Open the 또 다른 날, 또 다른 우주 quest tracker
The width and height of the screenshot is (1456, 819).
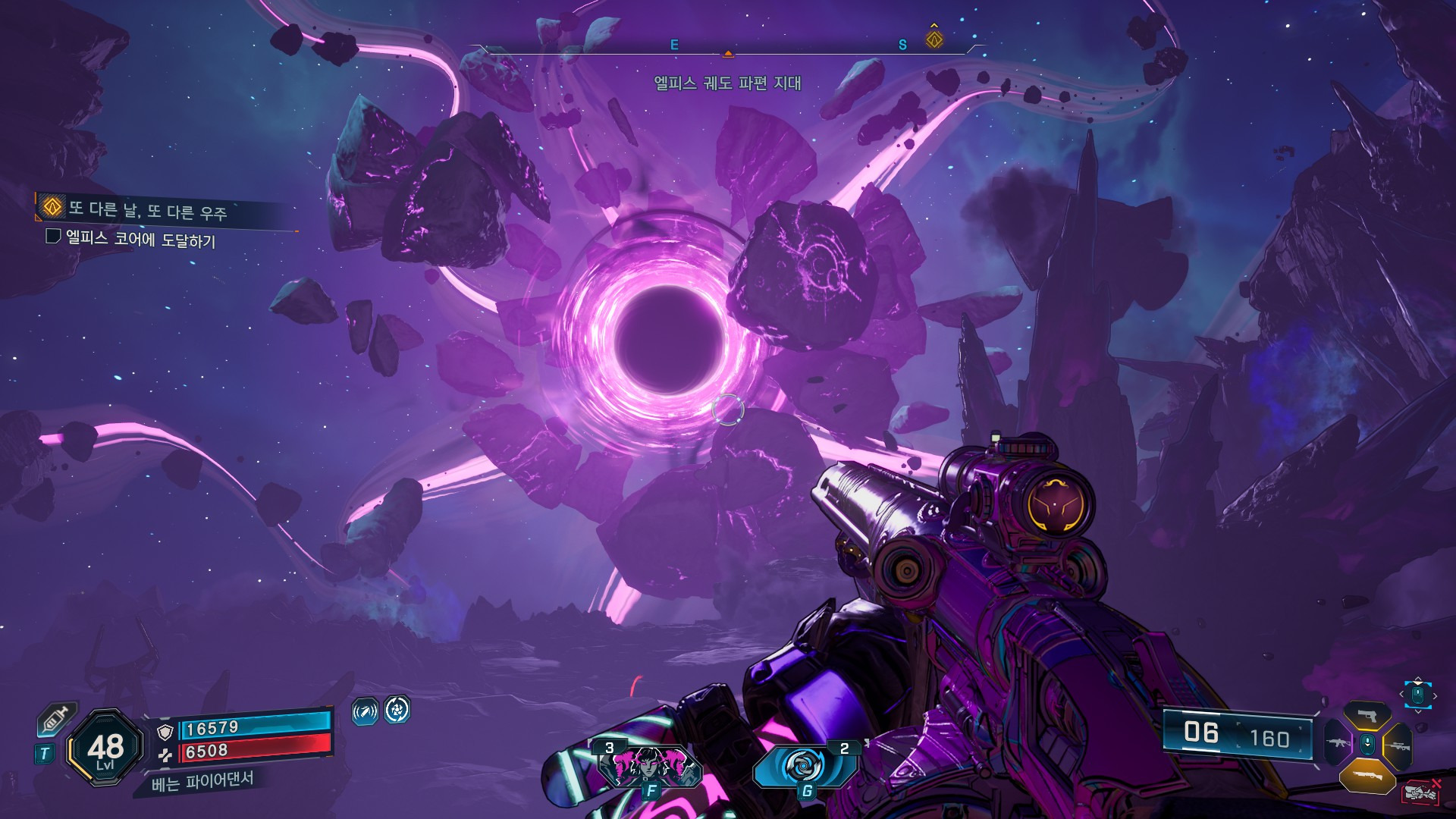(147, 209)
